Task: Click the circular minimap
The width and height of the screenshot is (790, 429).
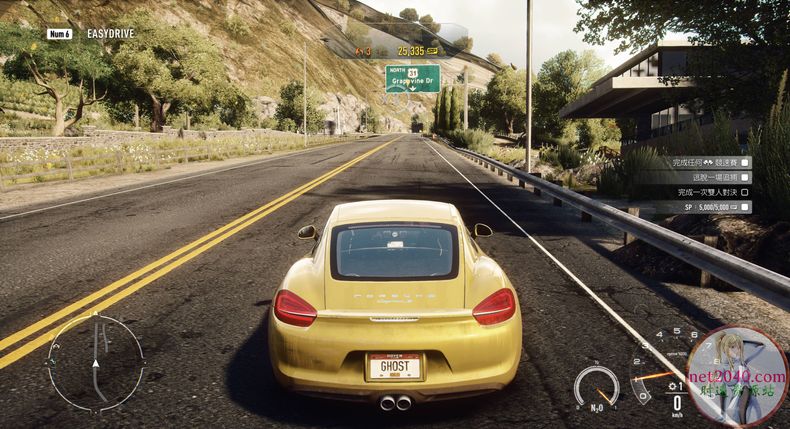Action: (x=95, y=363)
